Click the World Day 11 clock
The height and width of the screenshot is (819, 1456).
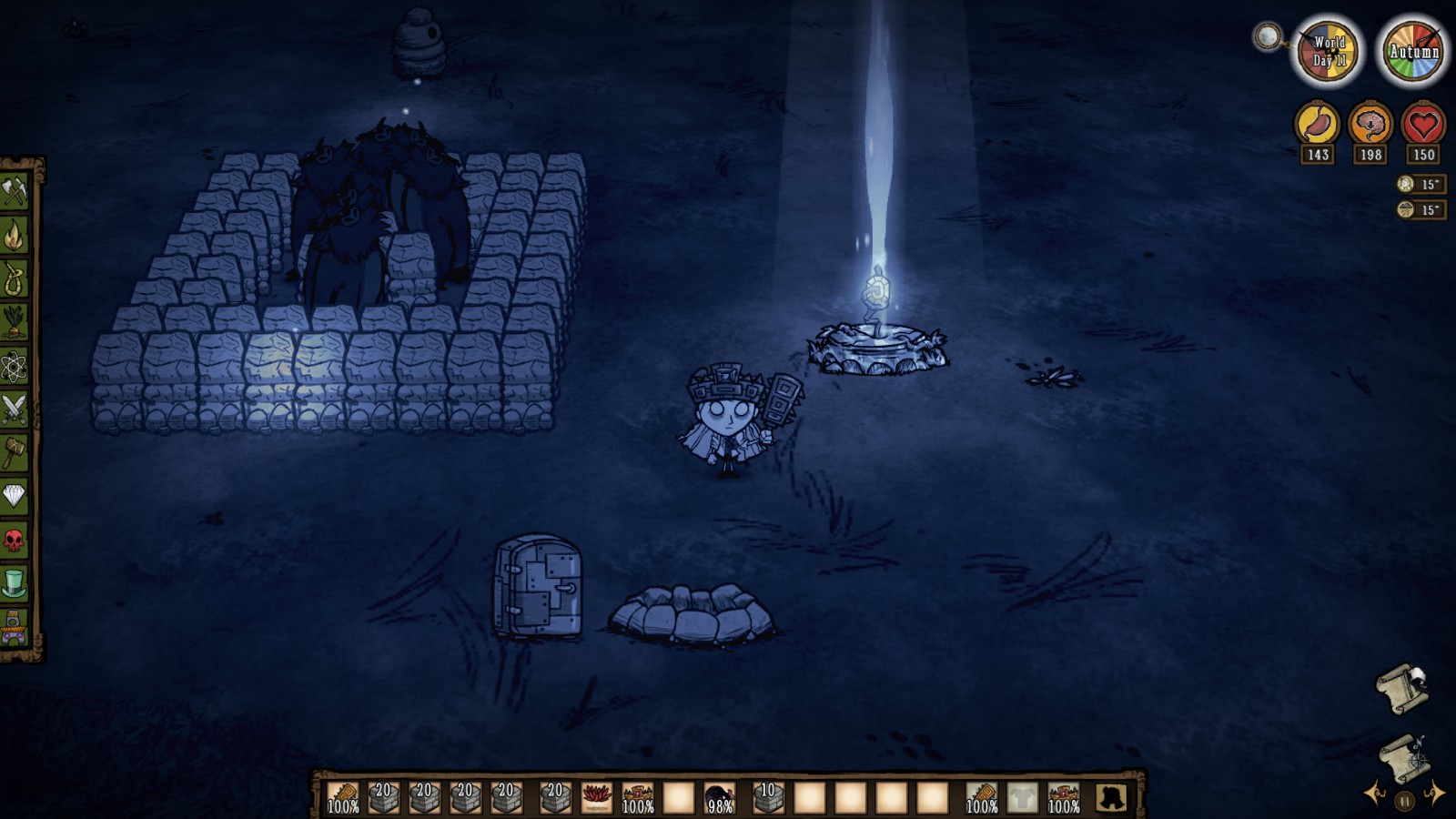1327,51
